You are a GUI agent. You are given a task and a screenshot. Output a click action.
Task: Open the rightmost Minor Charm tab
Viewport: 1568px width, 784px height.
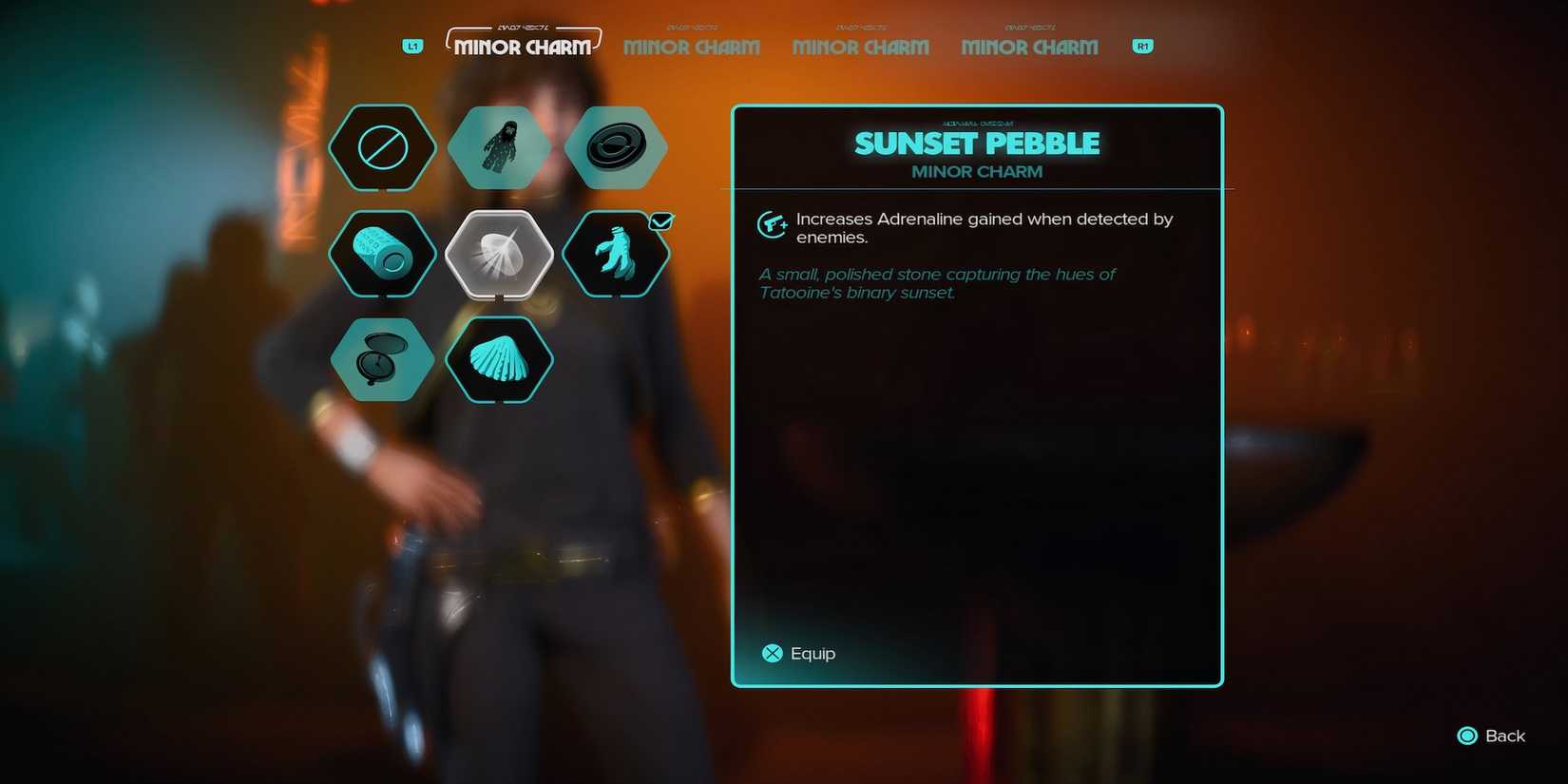[x=1029, y=47]
